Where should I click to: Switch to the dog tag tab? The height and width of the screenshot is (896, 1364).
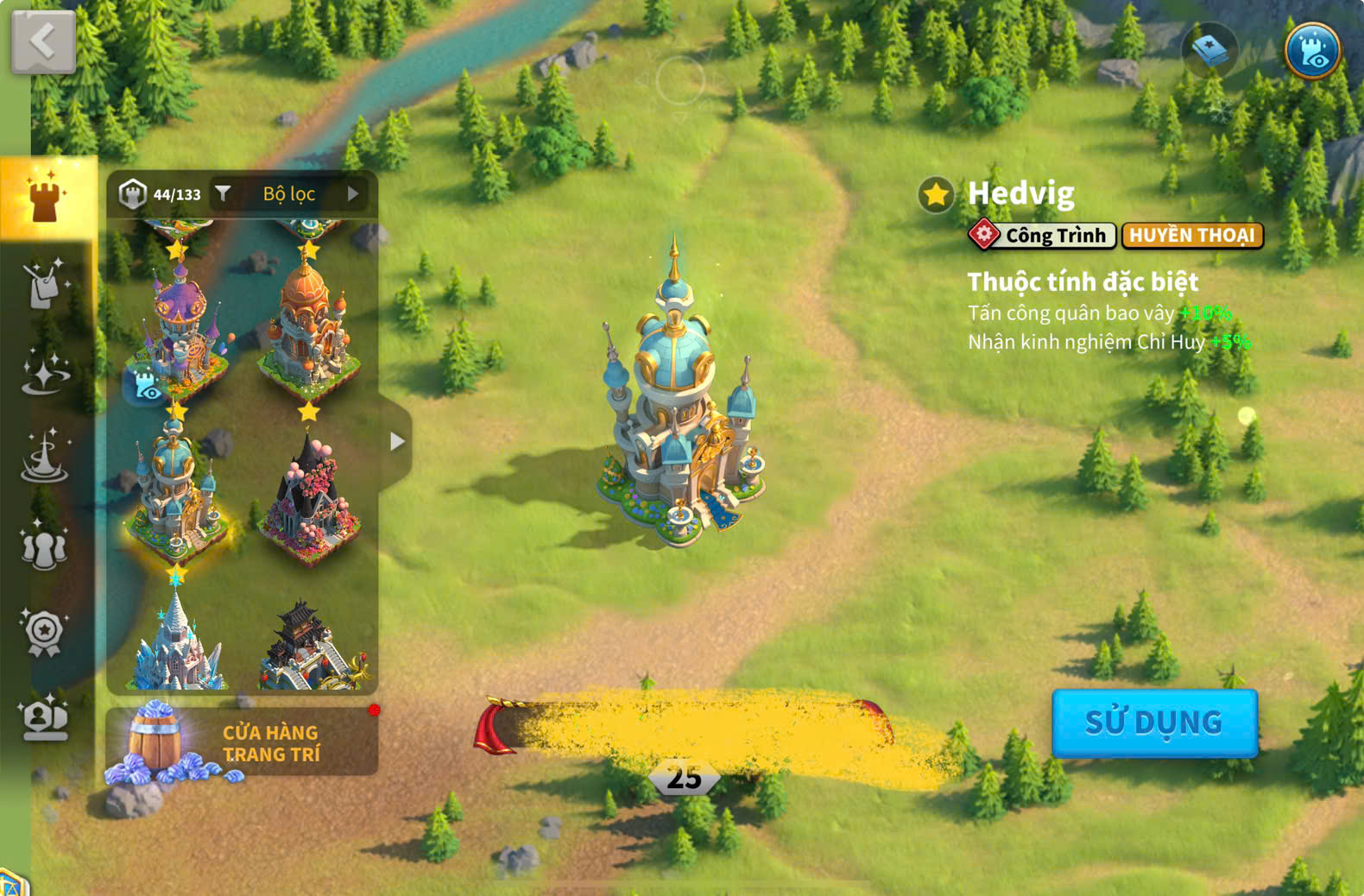[45, 283]
